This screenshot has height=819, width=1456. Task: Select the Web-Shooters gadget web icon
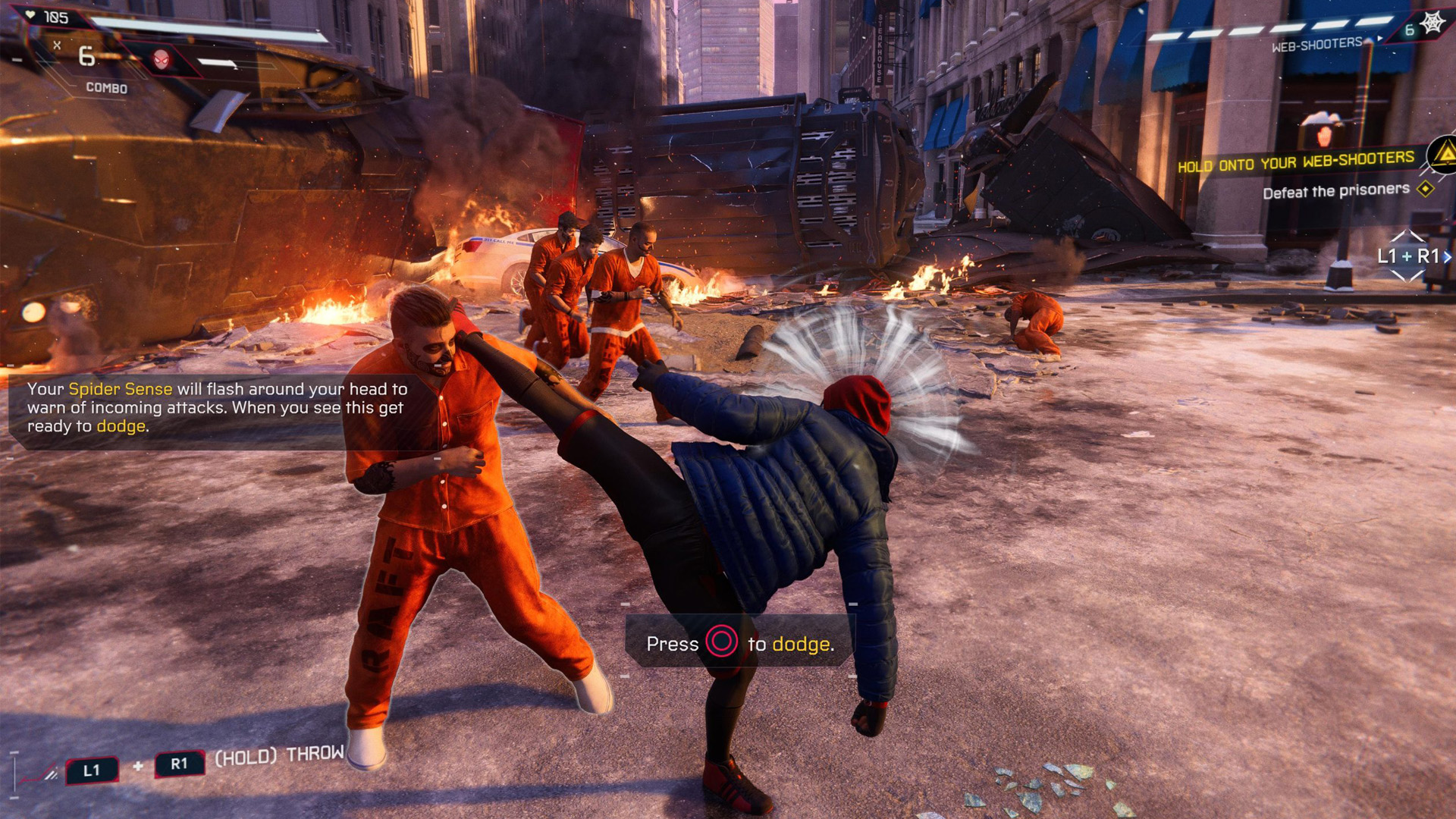click(x=1432, y=24)
